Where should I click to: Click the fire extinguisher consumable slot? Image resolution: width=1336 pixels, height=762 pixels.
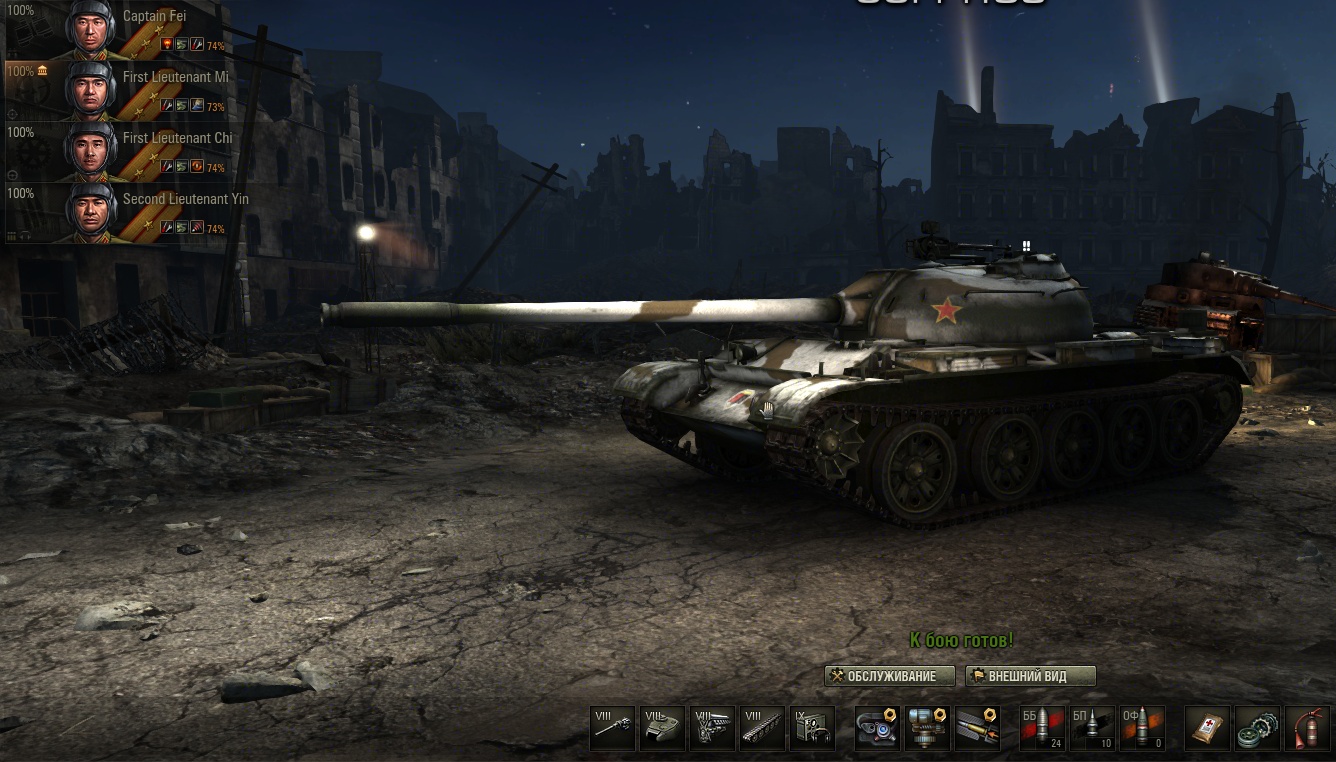pyautogui.click(x=1308, y=728)
